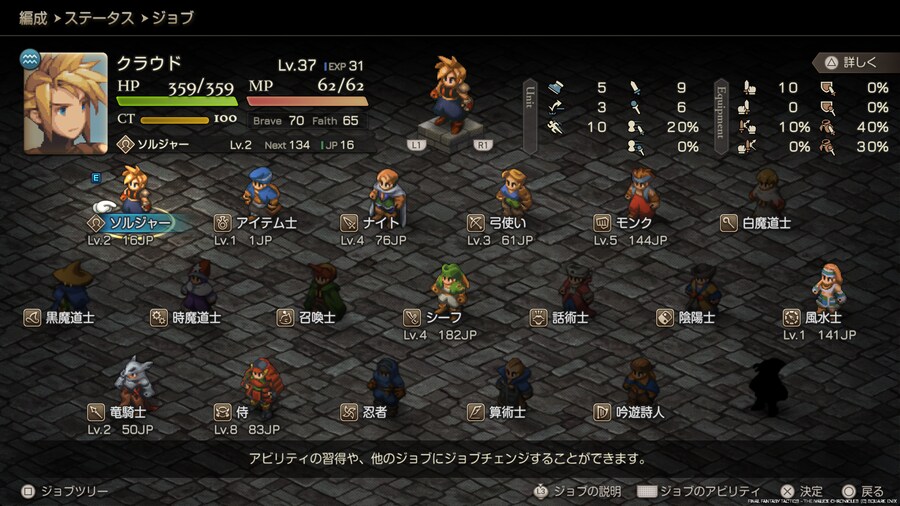
Task: Open the 詳しく details panel
Action: pos(852,63)
